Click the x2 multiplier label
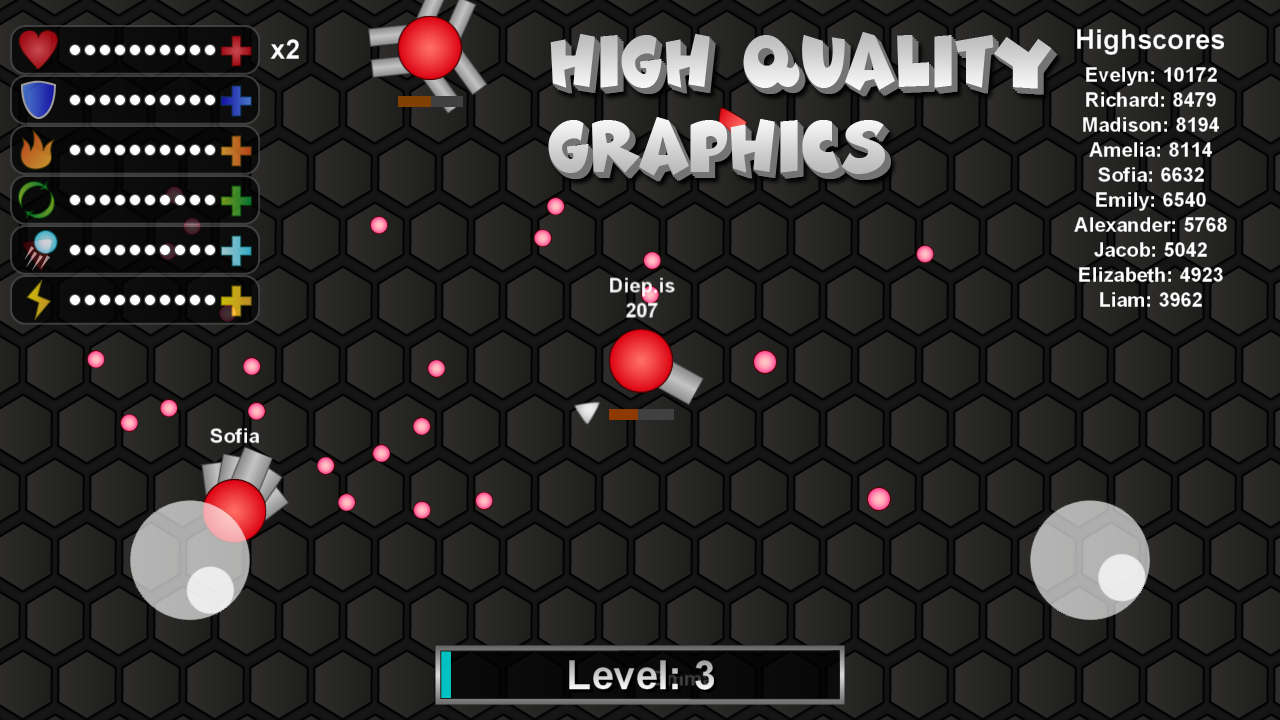 [x=285, y=49]
